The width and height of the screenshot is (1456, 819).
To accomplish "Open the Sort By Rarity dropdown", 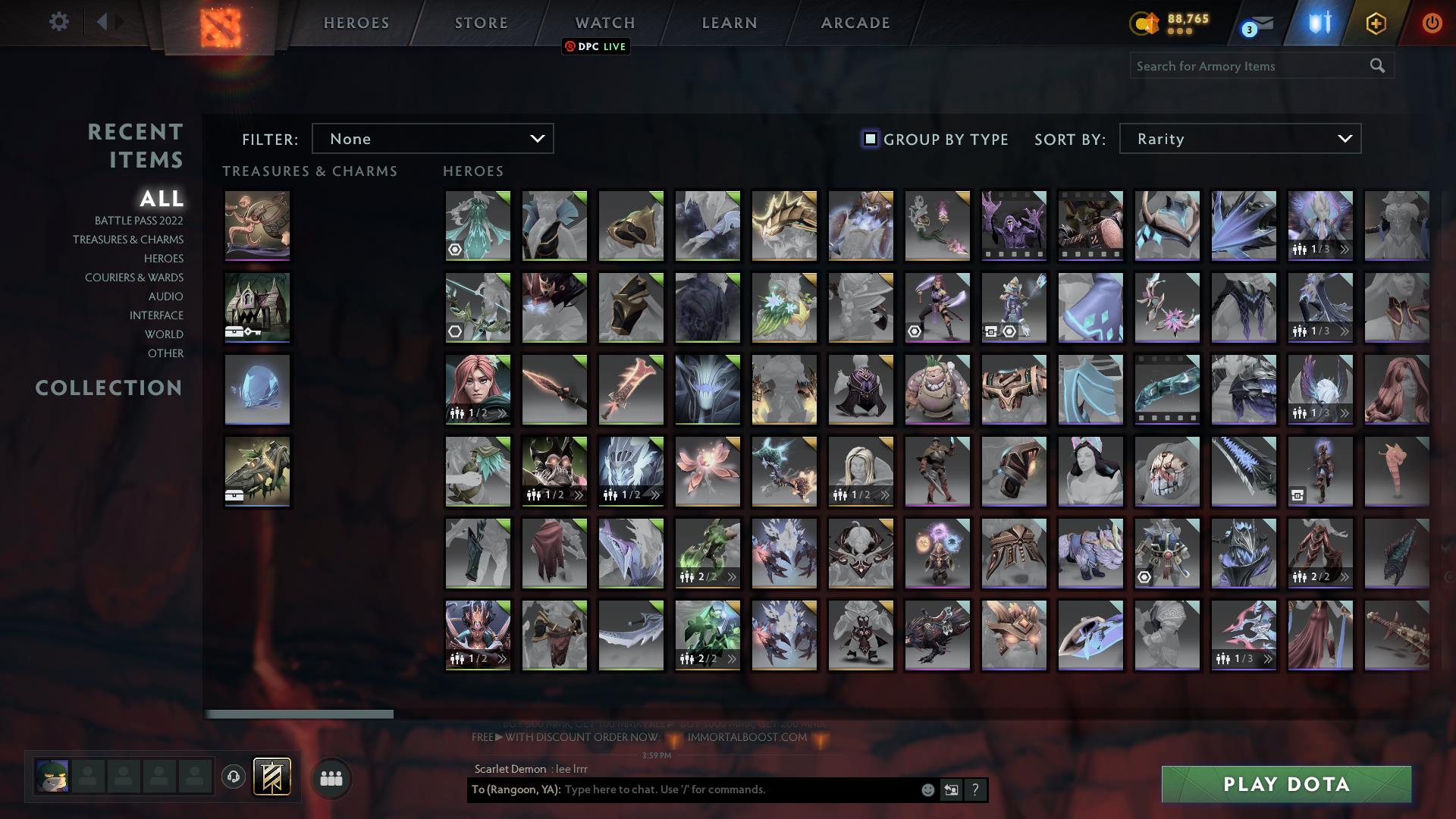I will 1239,139.
